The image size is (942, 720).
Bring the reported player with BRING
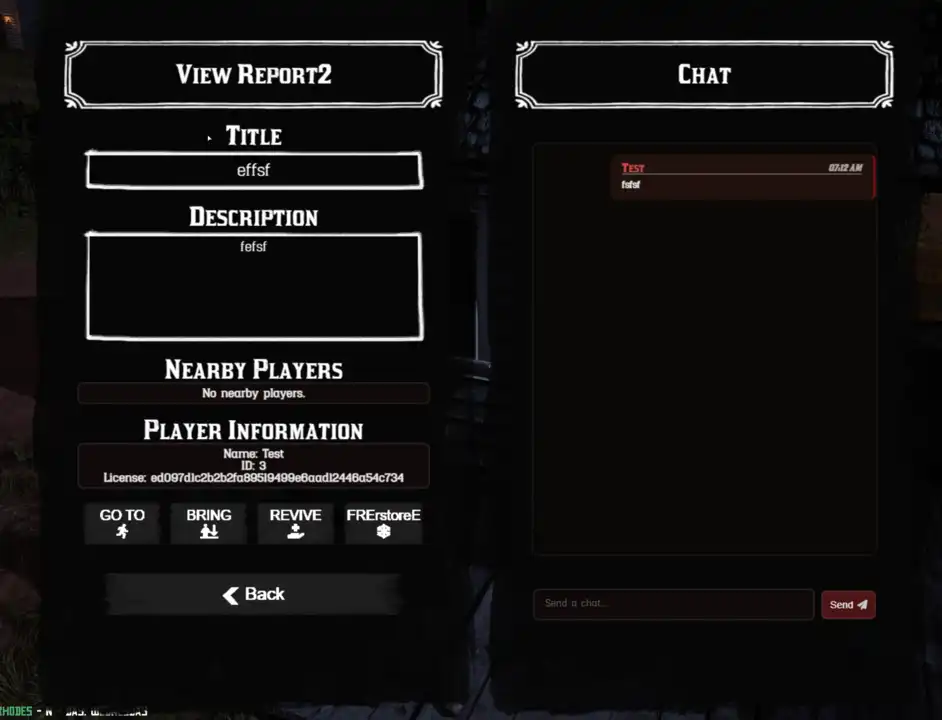[x=208, y=523]
